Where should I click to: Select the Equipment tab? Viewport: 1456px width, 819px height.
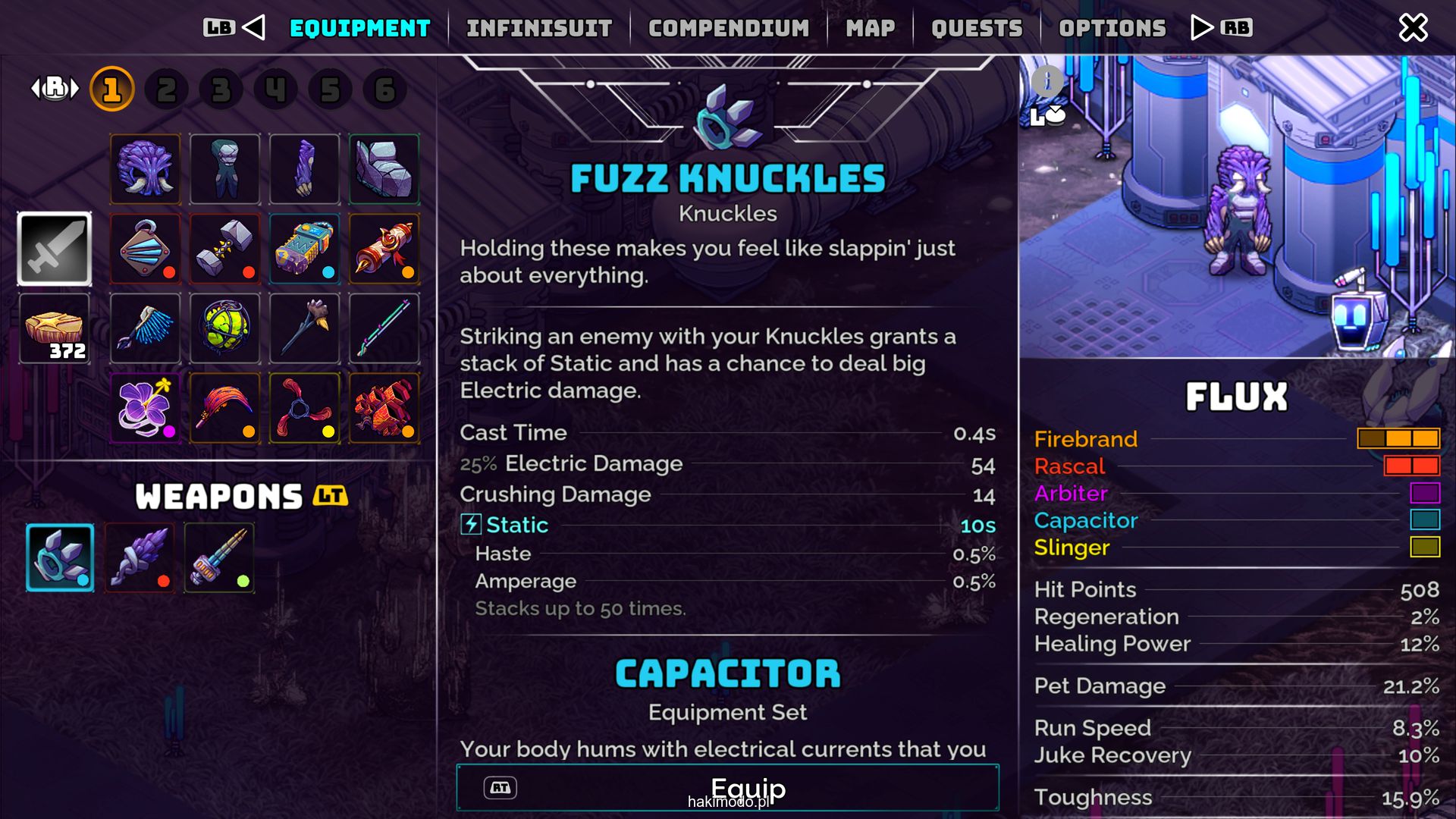coord(359,28)
